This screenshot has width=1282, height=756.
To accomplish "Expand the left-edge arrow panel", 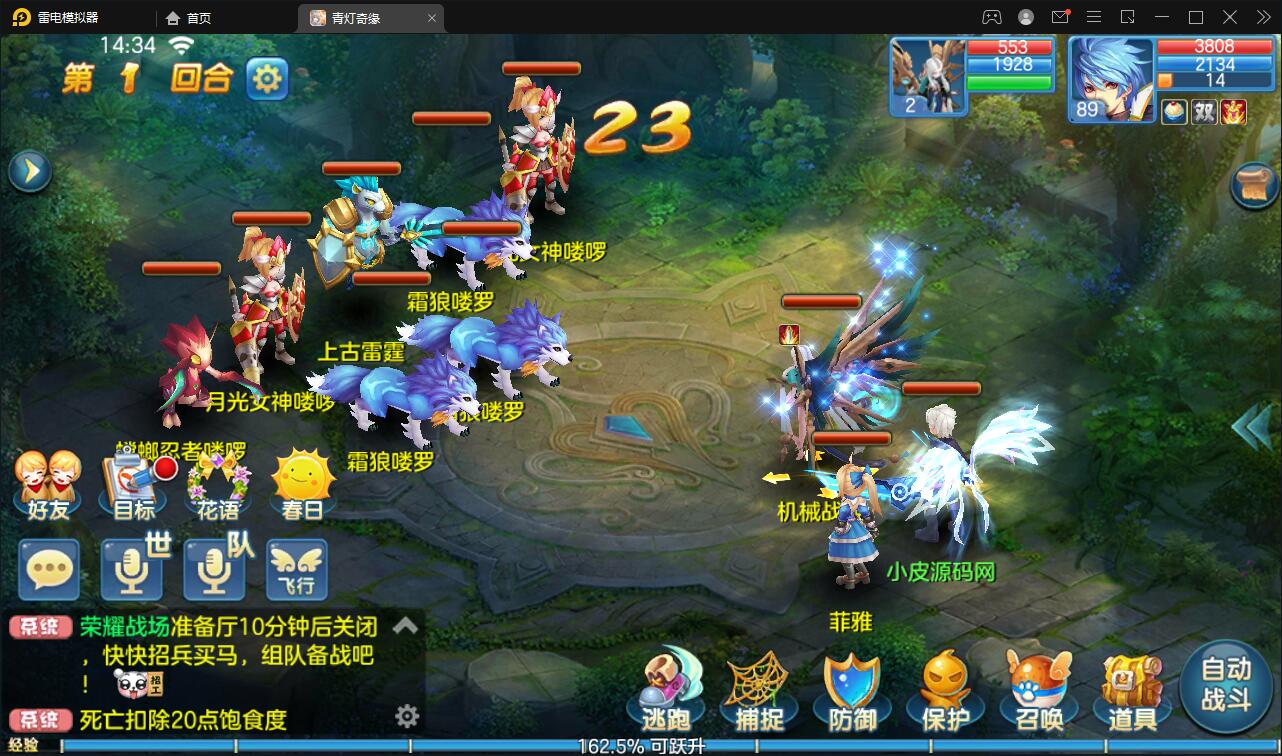I will (x=29, y=170).
